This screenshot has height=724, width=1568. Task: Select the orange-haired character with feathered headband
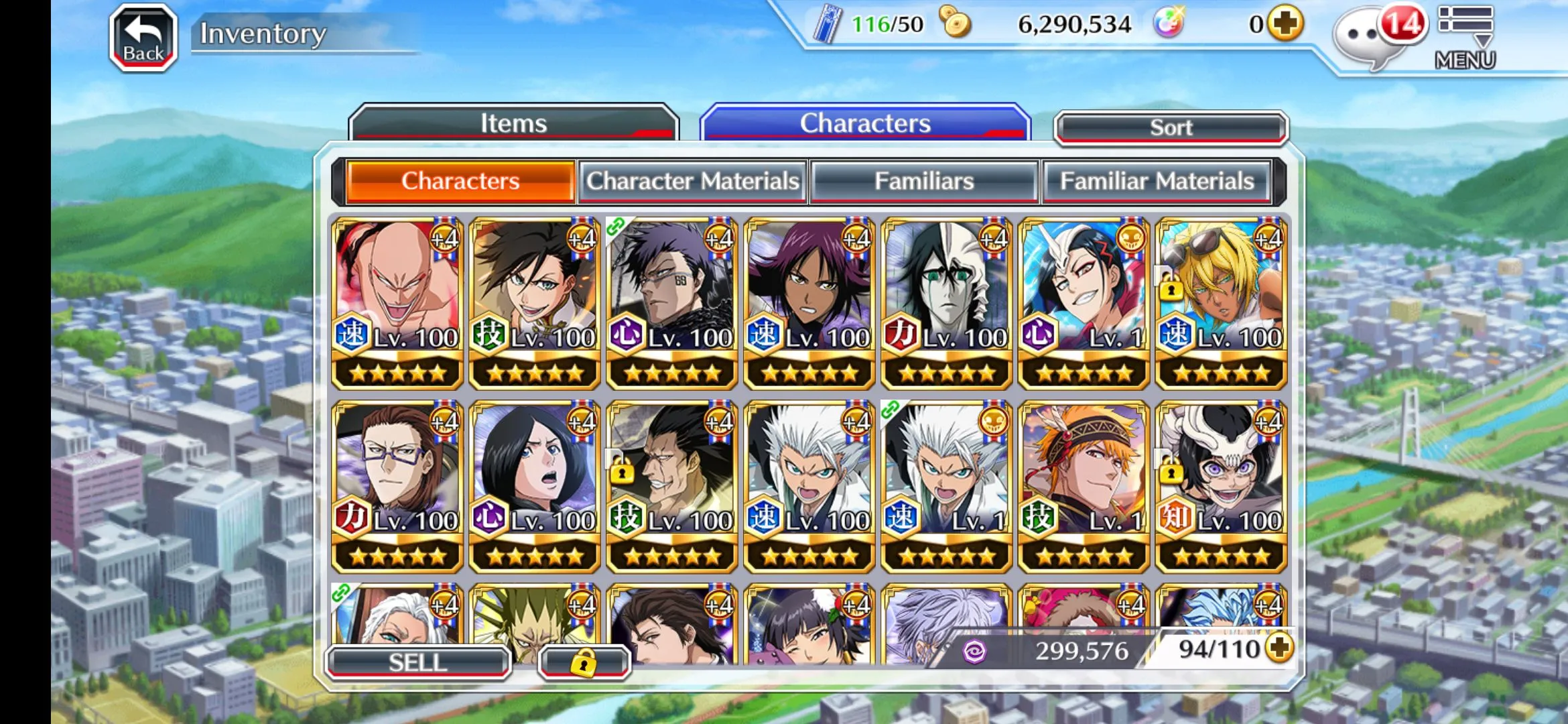[x=1084, y=487]
